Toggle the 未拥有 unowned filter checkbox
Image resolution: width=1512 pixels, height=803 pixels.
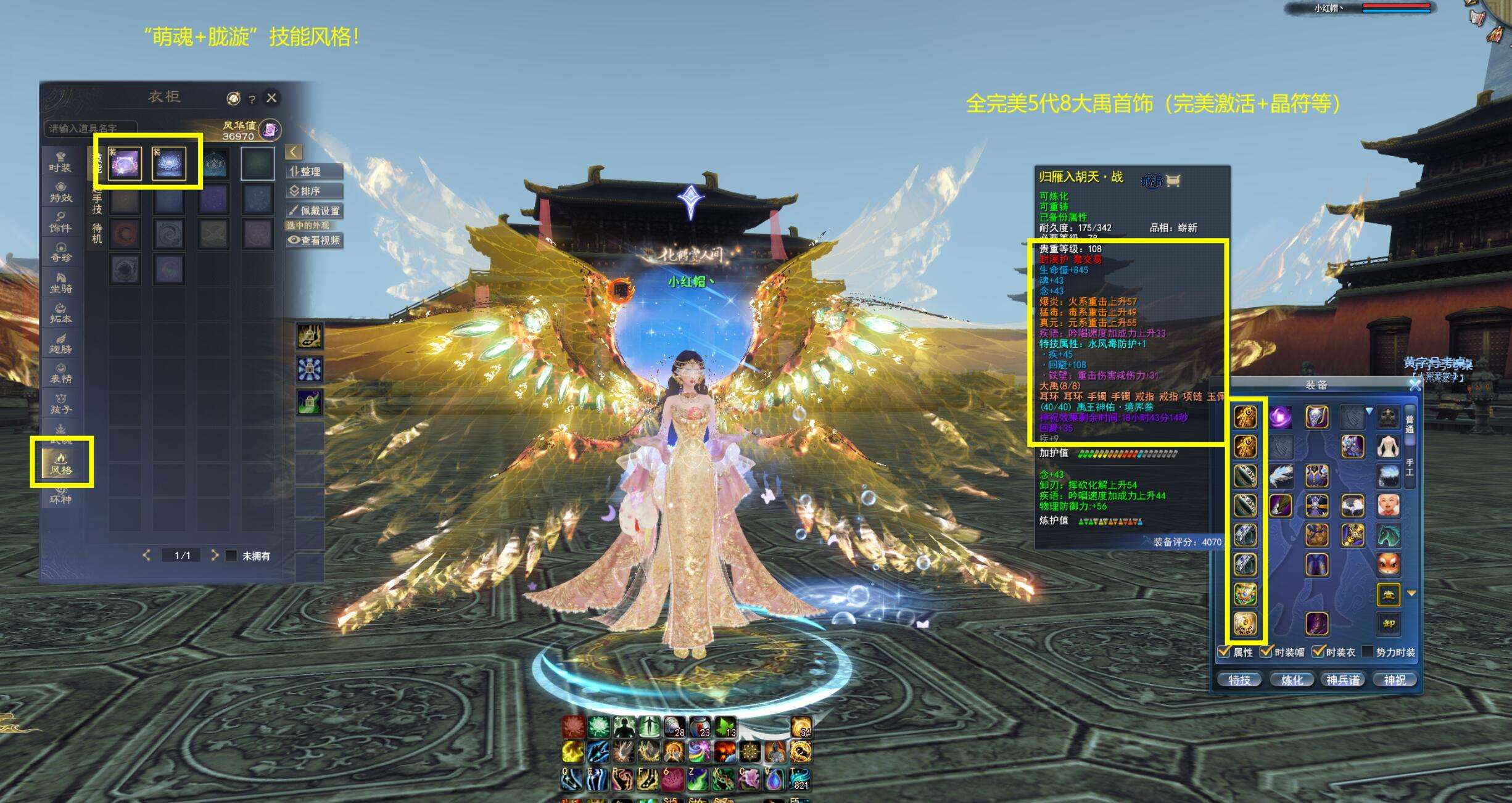[x=232, y=556]
